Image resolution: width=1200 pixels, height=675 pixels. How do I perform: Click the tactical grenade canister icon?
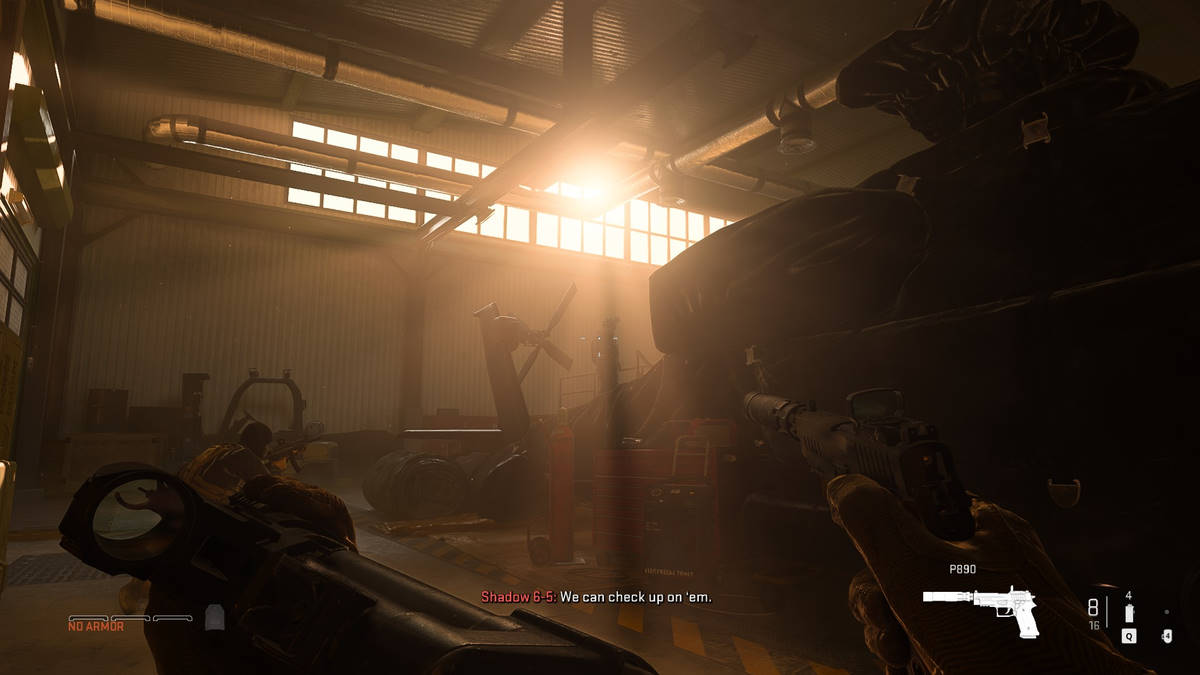[1129, 612]
